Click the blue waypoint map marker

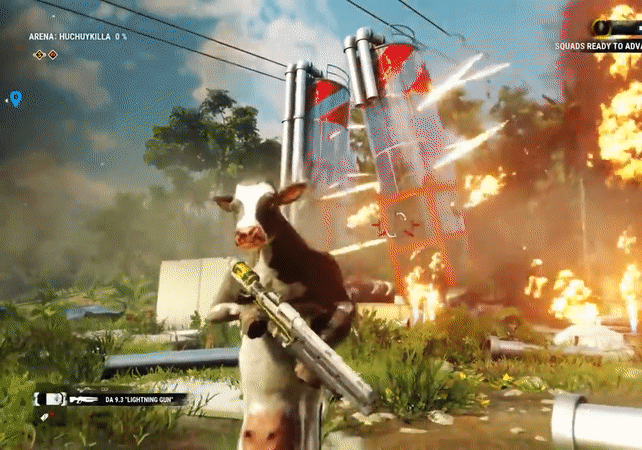[x=15, y=98]
